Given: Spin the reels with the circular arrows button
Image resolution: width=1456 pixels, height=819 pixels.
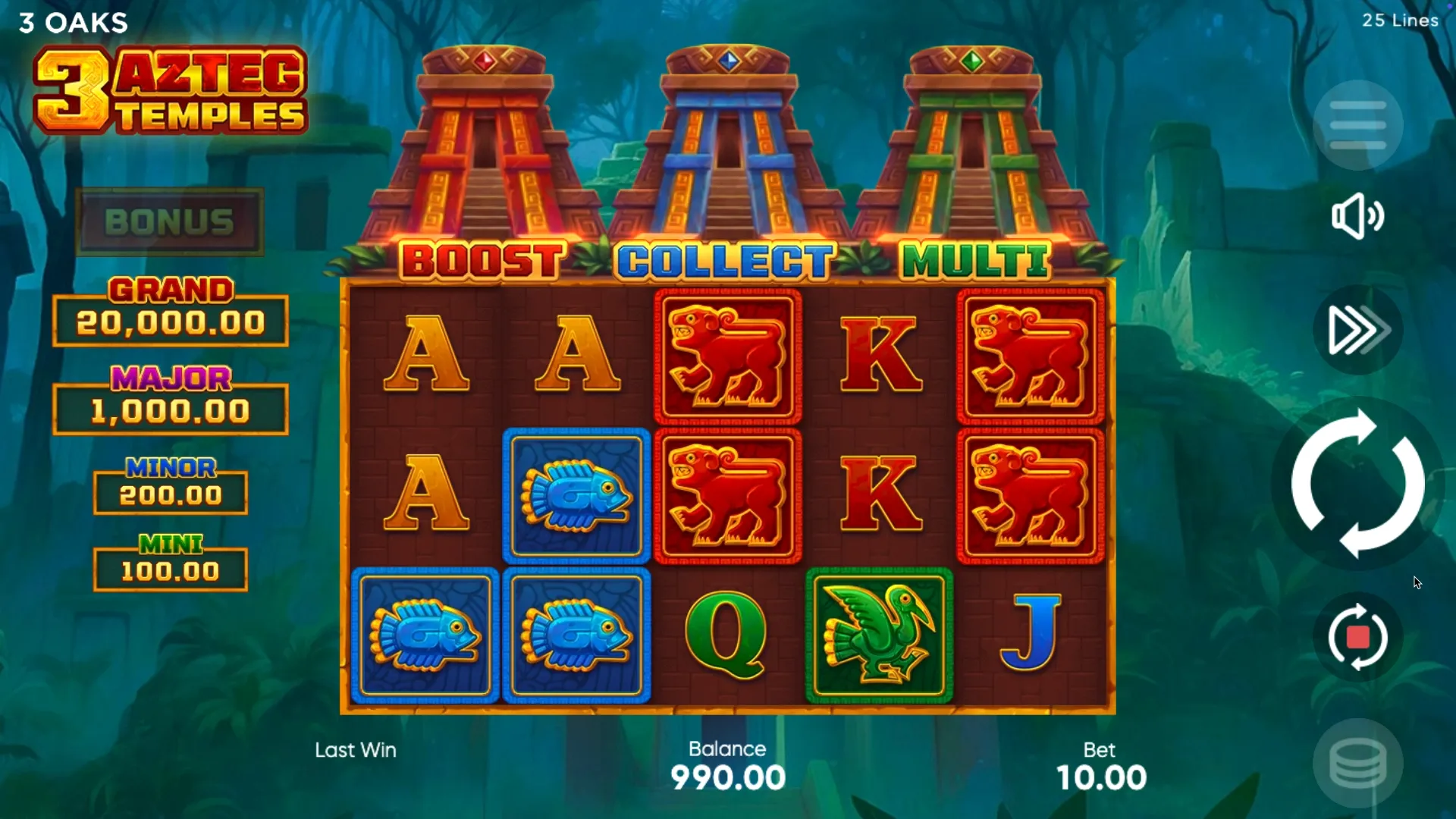Looking at the screenshot, I should 1357,483.
